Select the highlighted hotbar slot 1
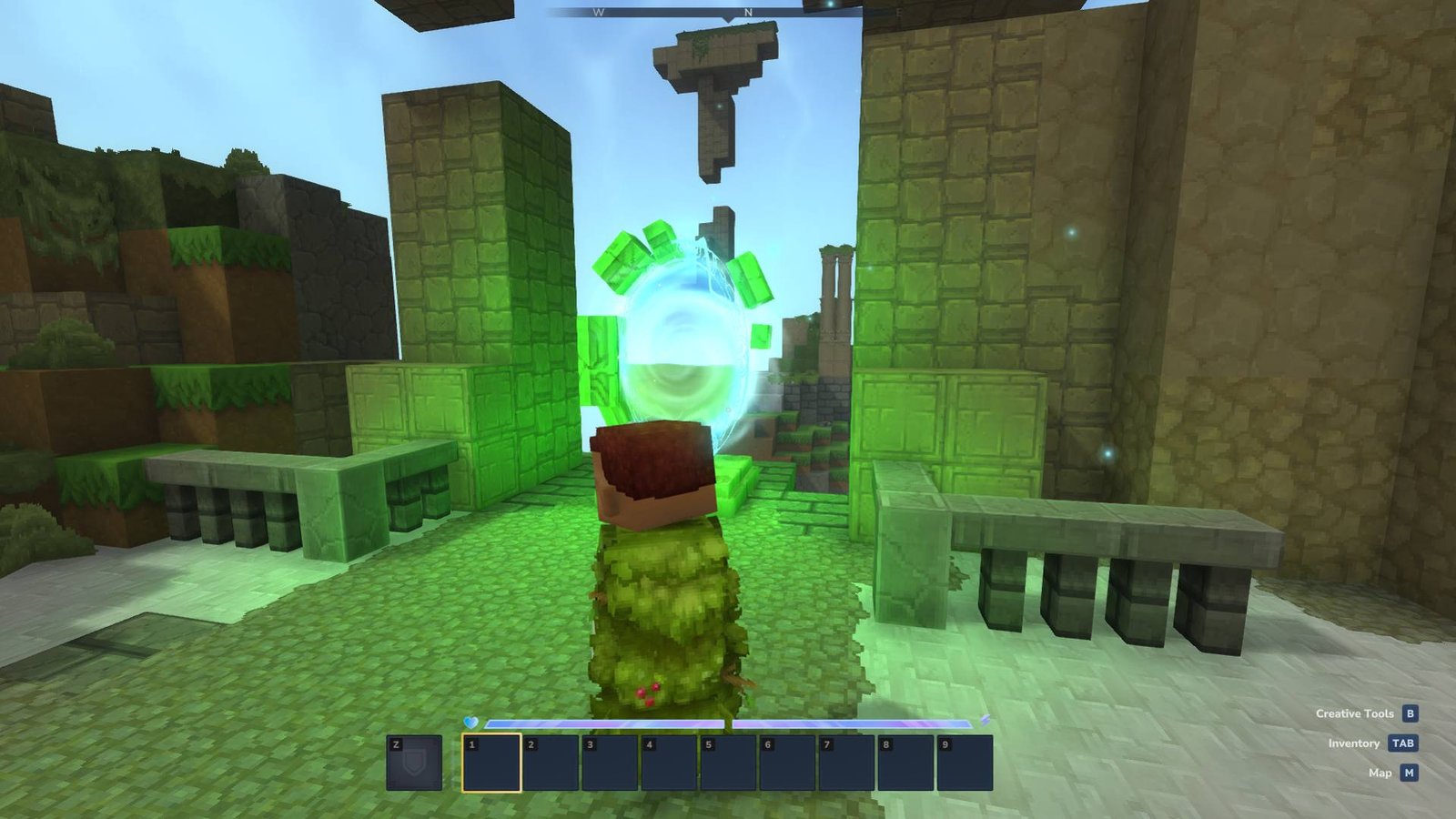Viewport: 1456px width, 819px height. click(491, 763)
